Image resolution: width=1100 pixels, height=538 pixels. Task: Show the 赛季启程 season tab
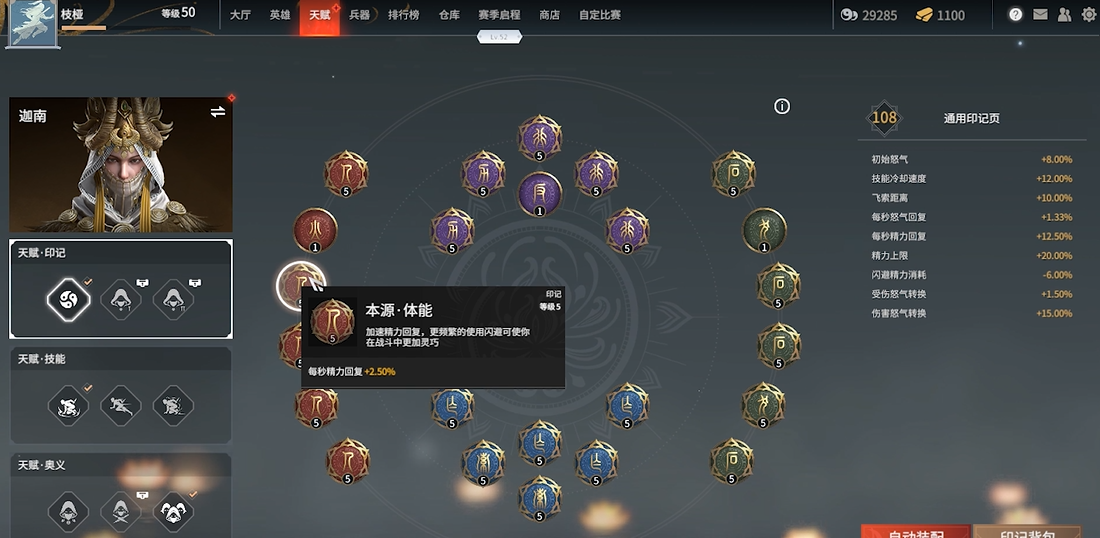[x=499, y=15]
